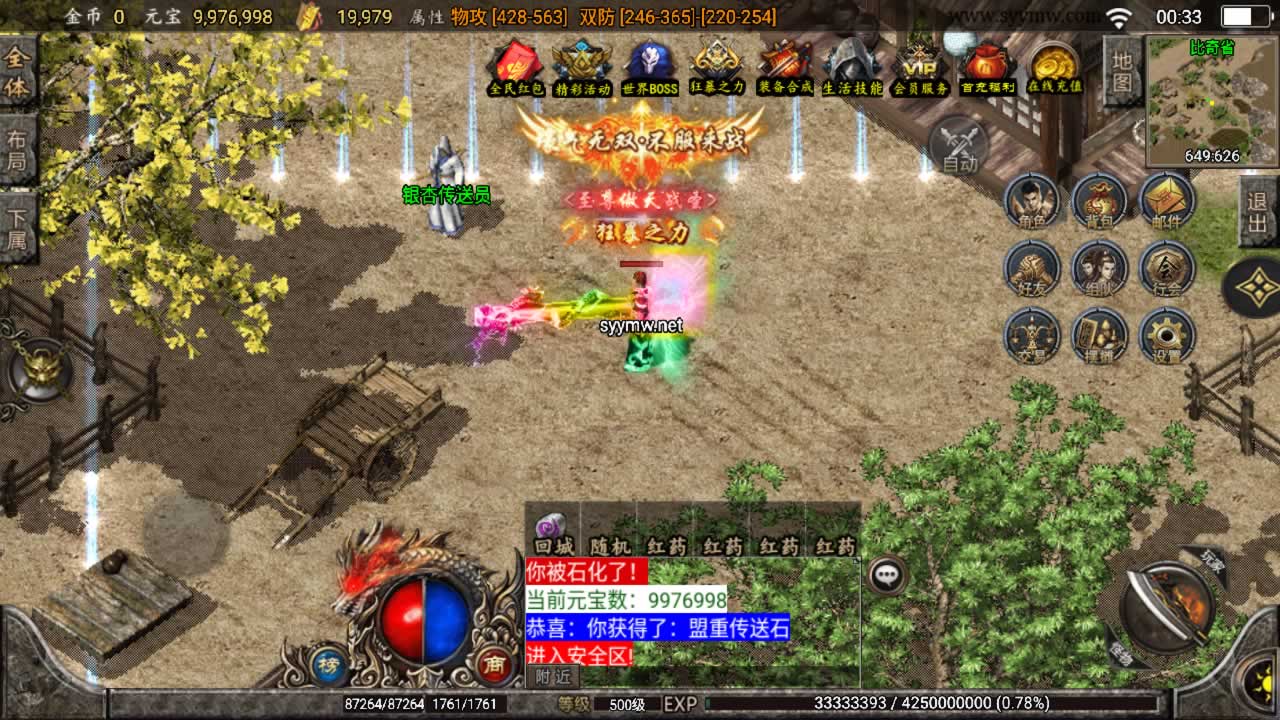Toggle 自动 auto-combat crossed swords button

click(x=958, y=146)
